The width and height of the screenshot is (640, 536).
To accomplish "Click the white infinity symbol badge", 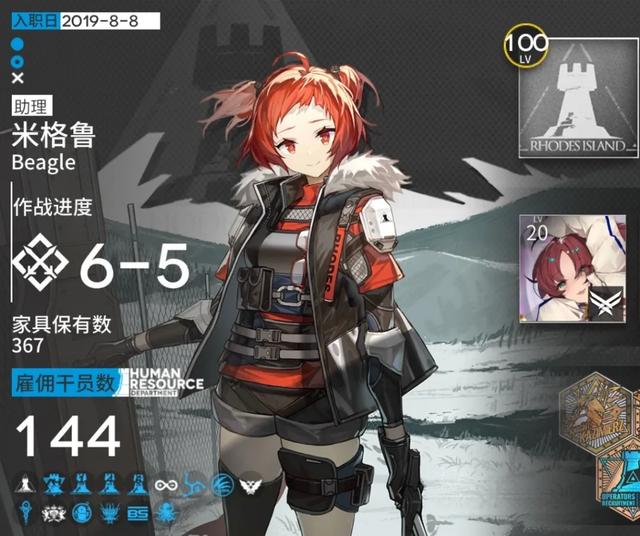I will click(x=166, y=484).
